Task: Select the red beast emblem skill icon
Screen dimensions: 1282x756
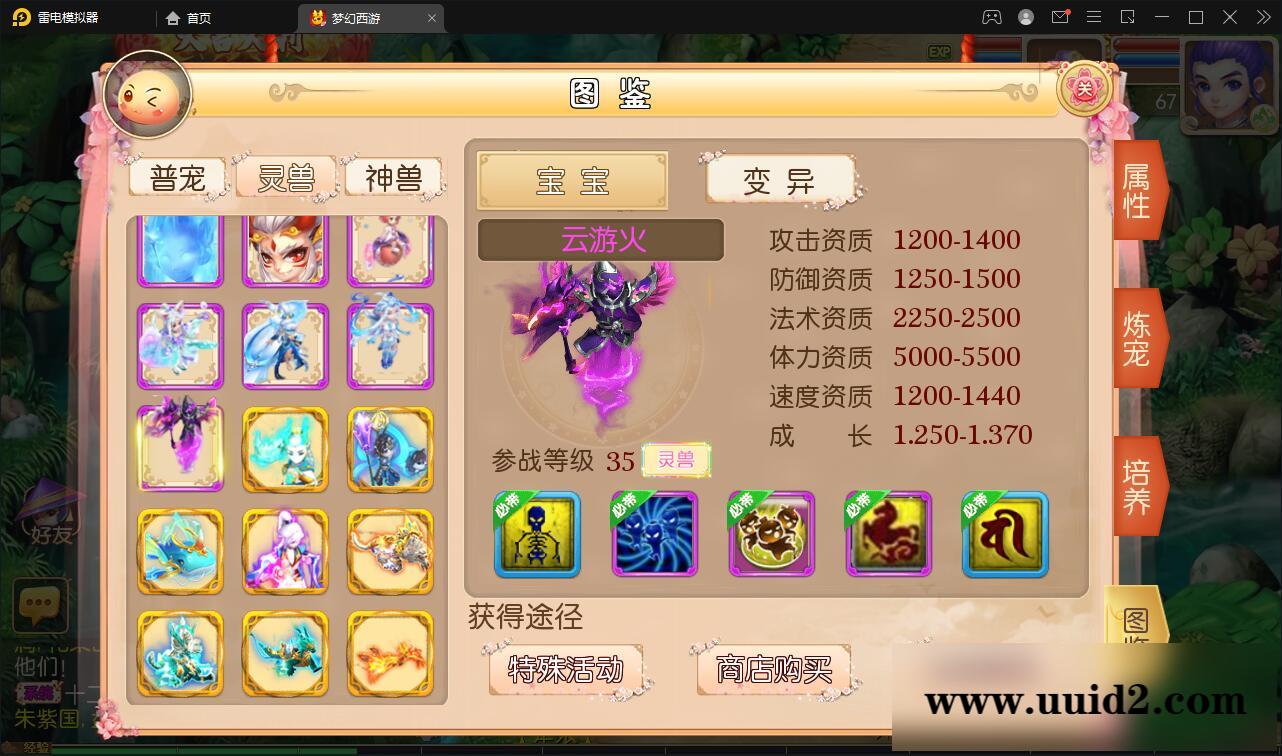Action: 888,535
